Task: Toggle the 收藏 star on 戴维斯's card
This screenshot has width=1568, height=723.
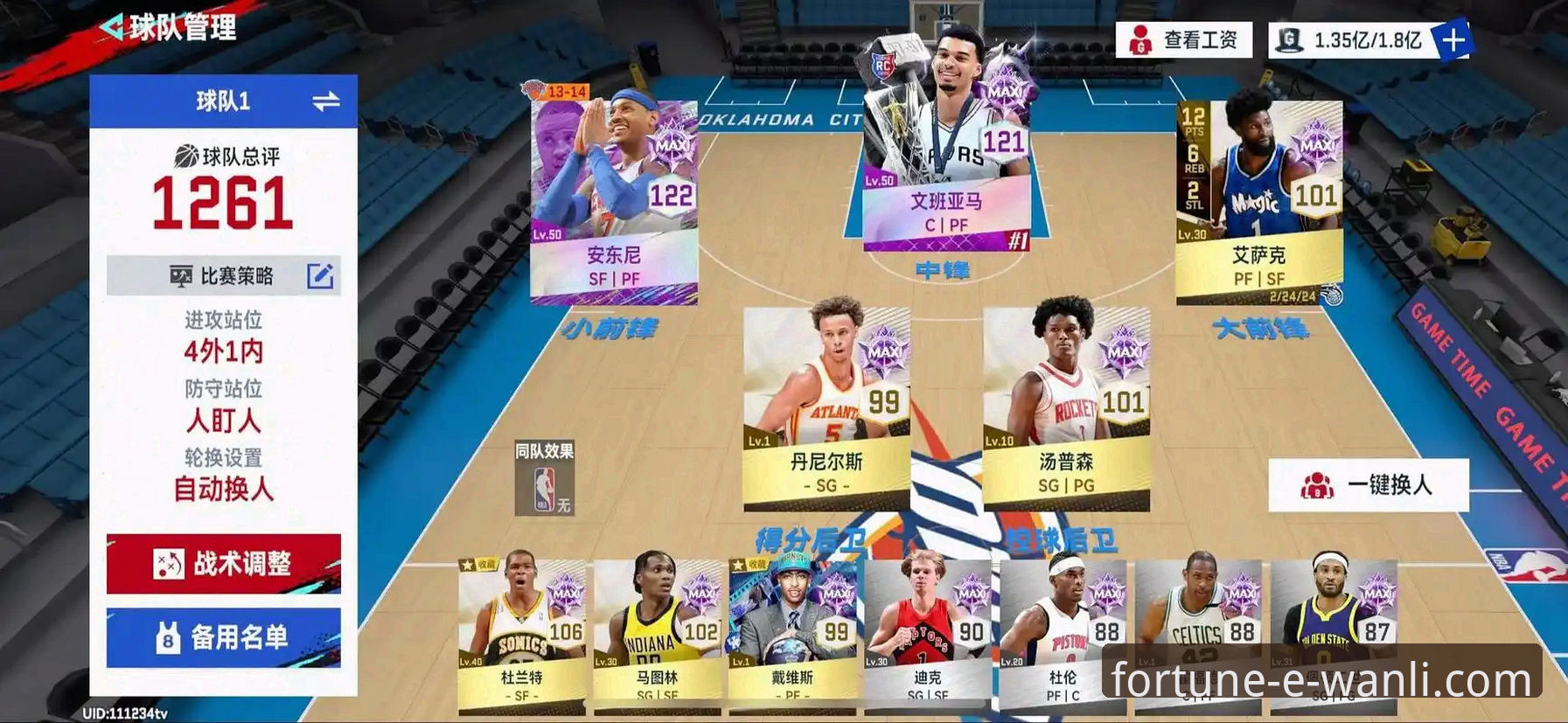Action: [x=737, y=565]
